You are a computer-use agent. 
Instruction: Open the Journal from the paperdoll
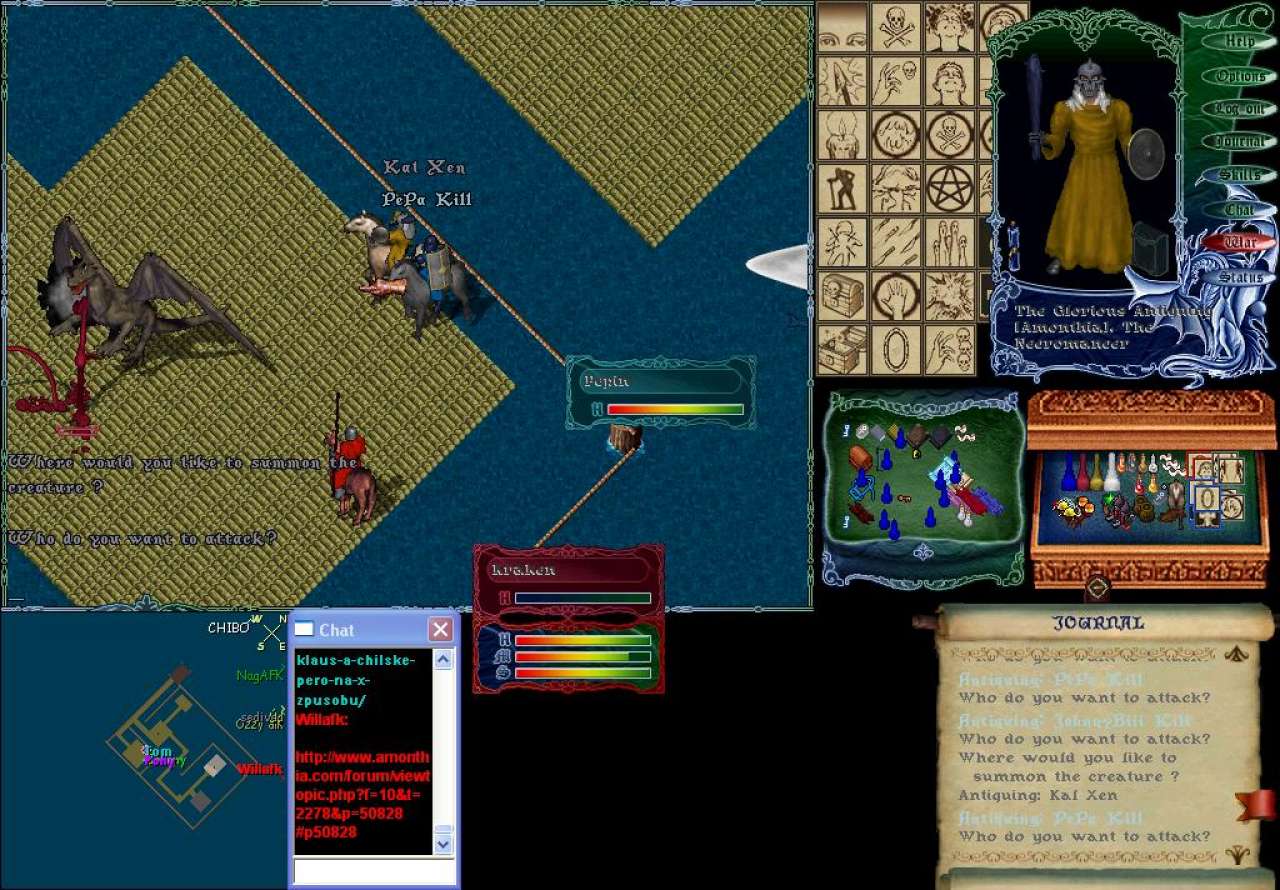(1239, 142)
